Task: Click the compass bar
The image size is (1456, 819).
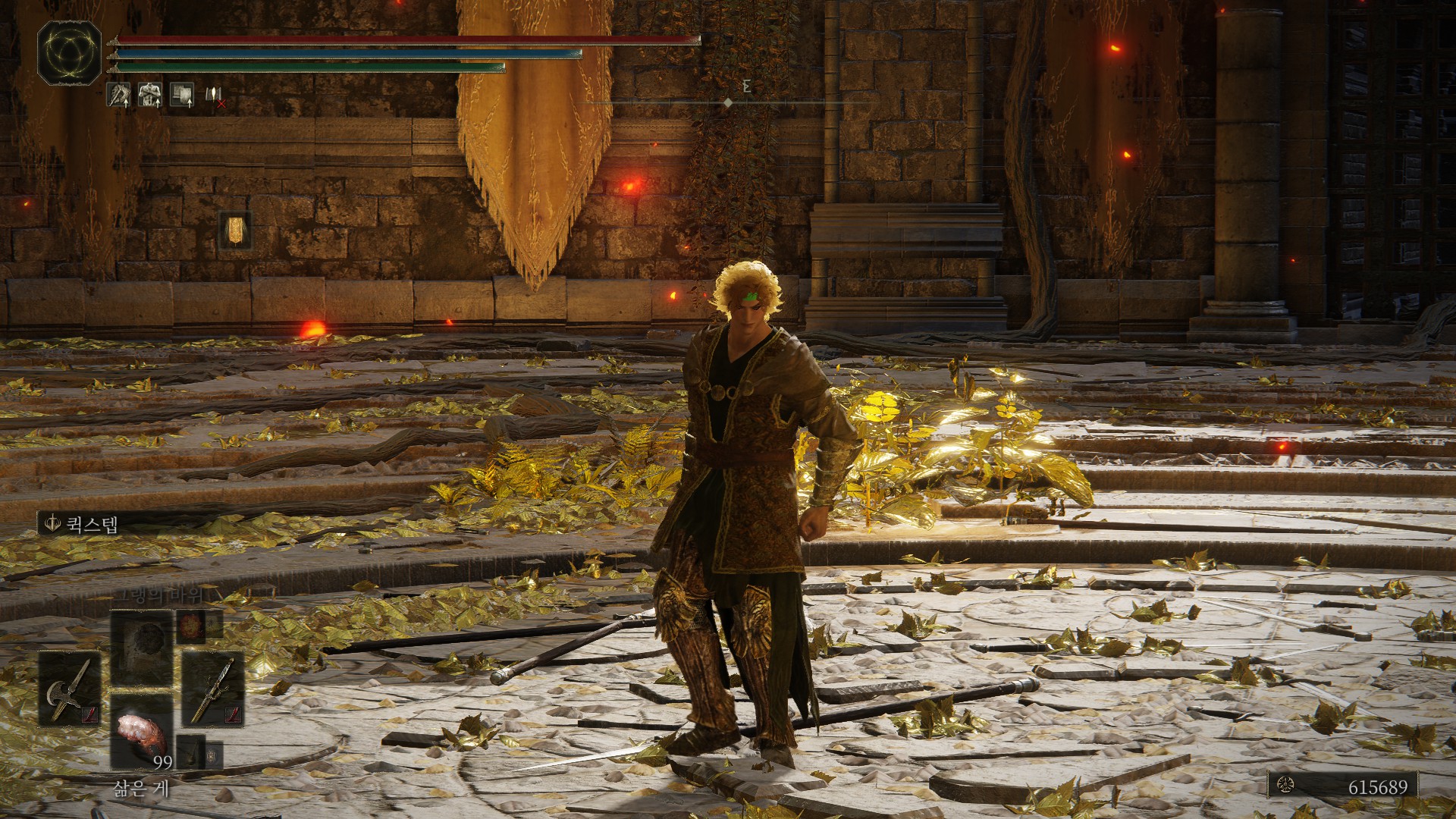Action: coord(726,102)
